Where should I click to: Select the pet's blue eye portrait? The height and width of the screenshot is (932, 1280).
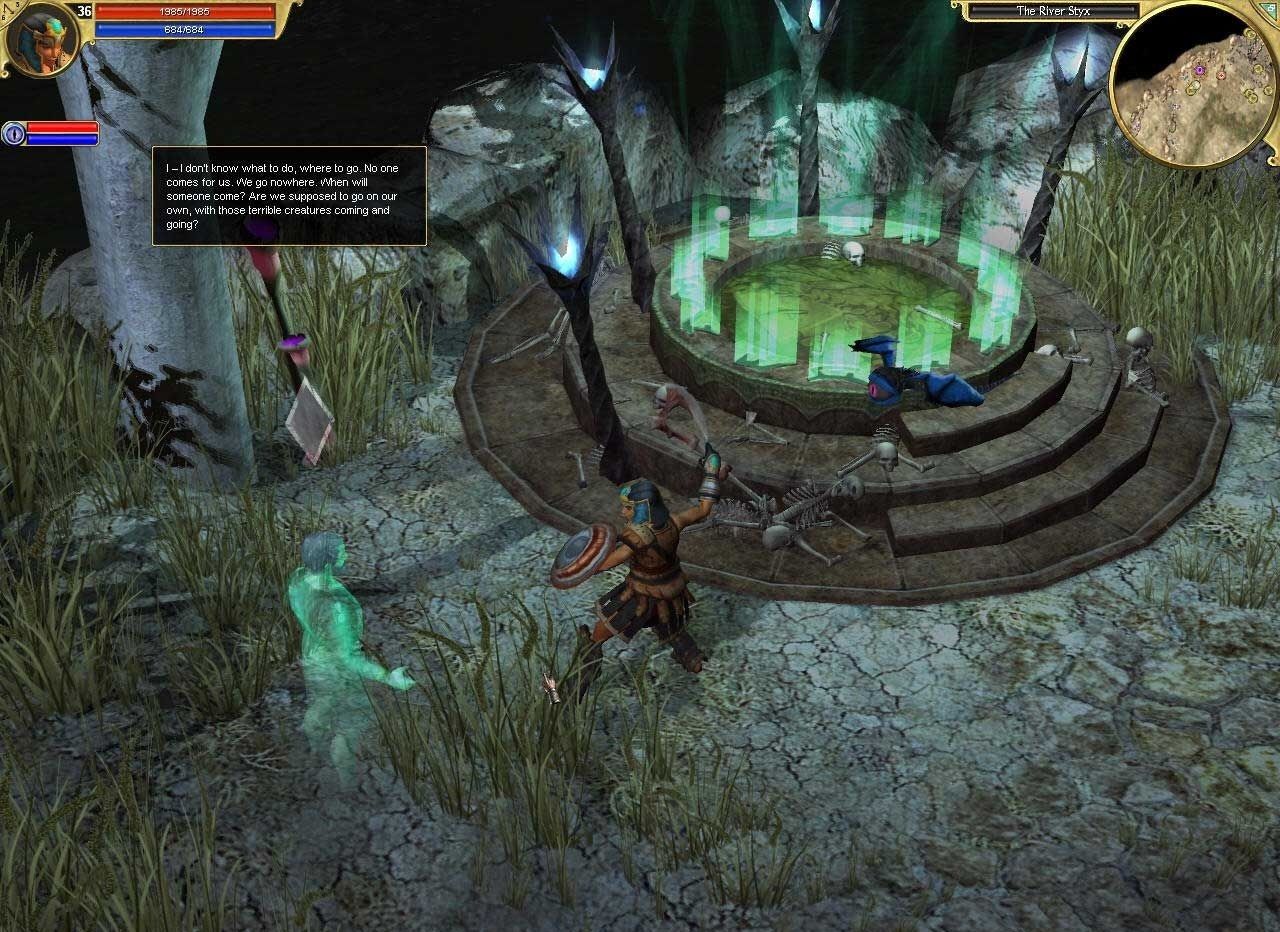13,133
